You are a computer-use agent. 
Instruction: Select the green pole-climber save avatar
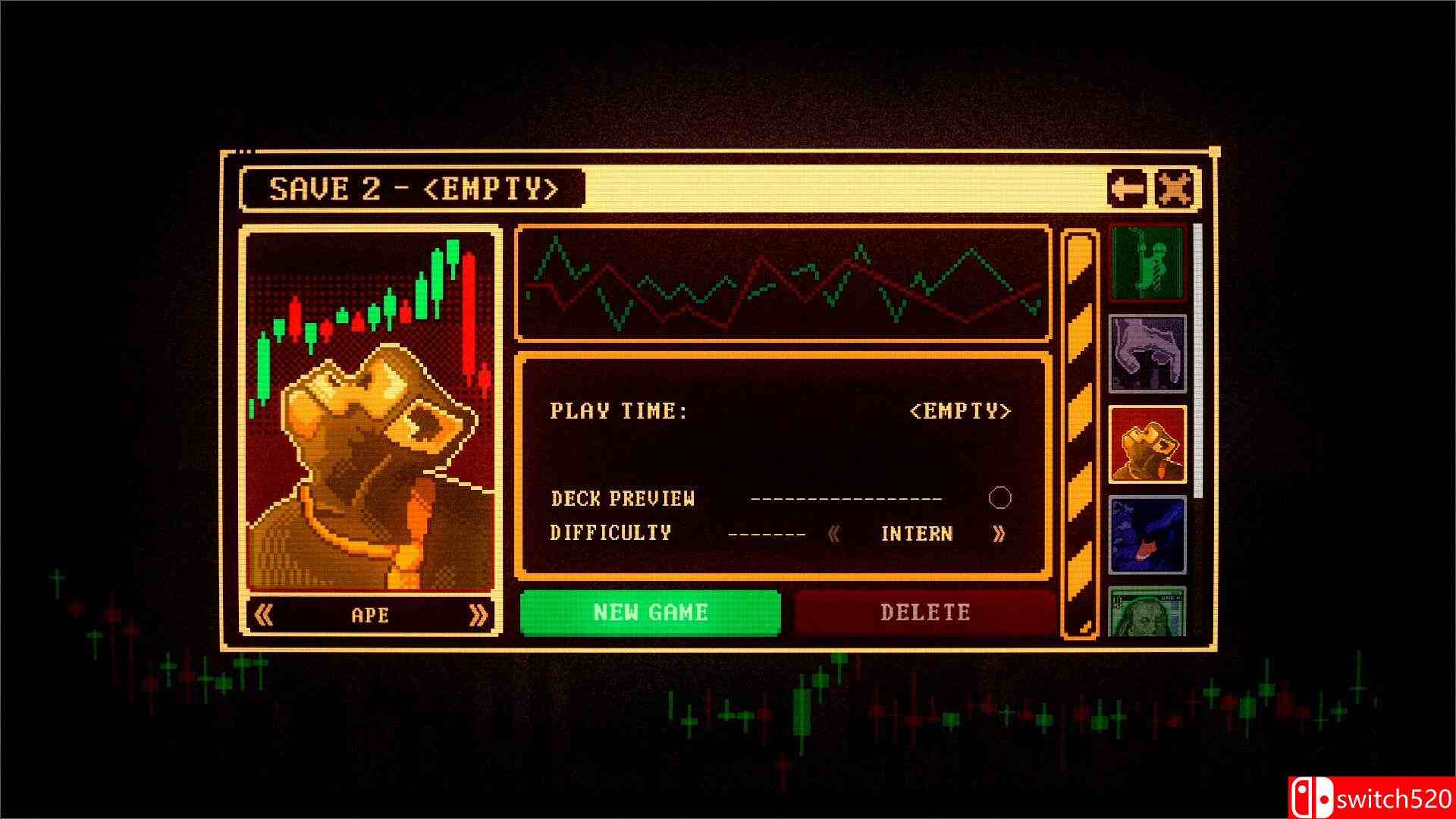[x=1147, y=263]
